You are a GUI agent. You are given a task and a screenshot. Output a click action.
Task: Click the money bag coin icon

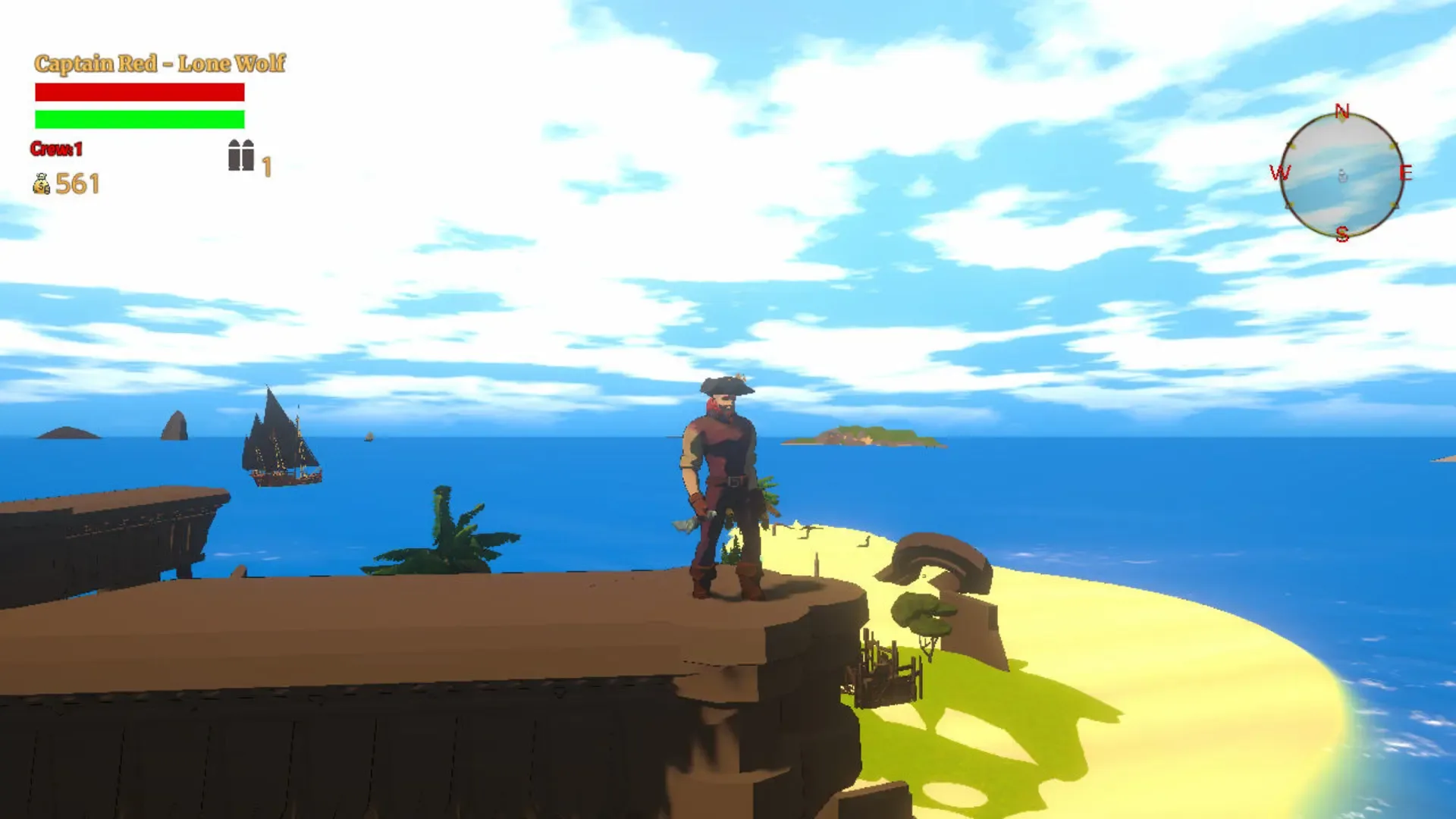coord(42,184)
